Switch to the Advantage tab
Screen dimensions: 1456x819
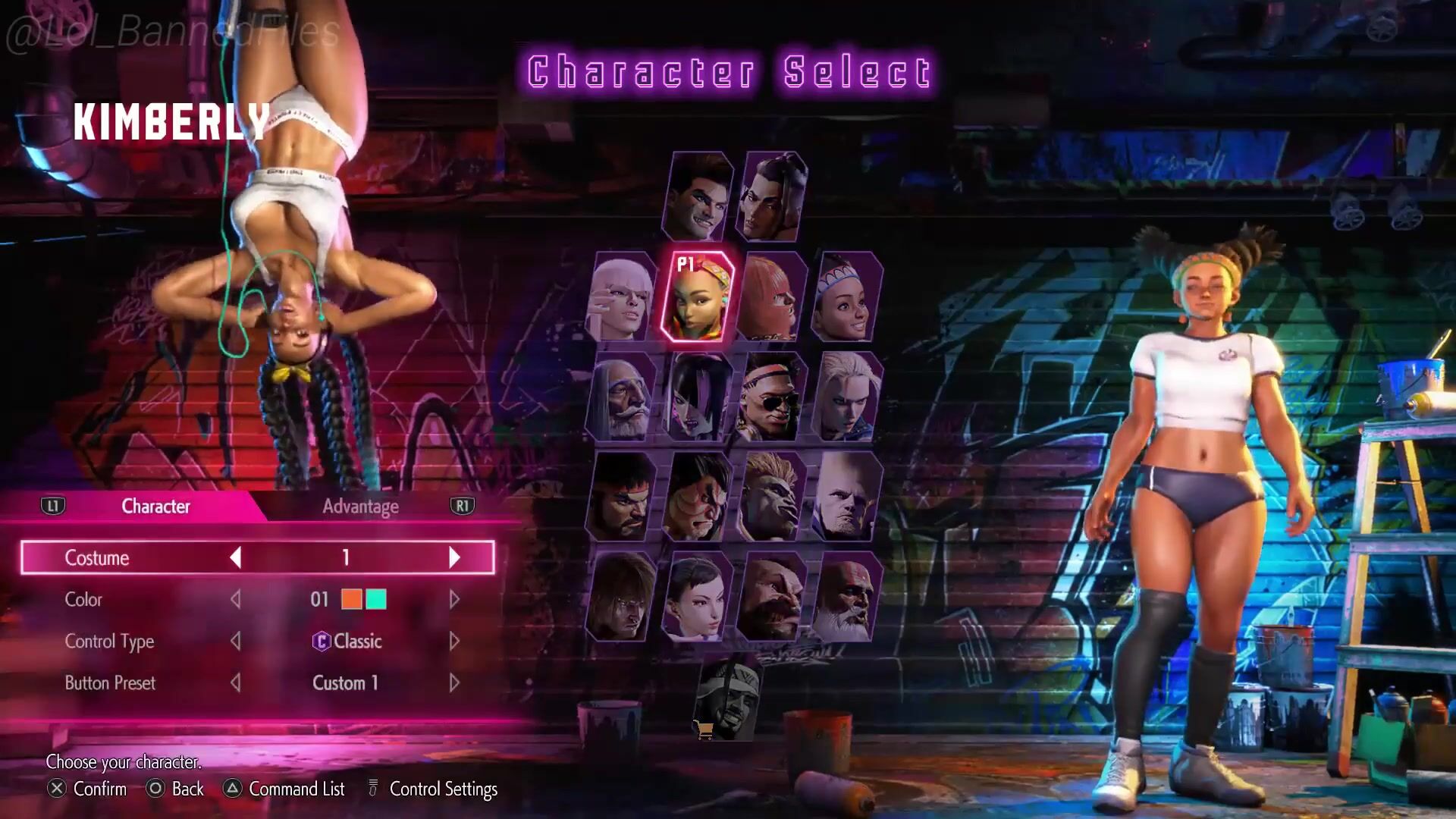pos(360,507)
